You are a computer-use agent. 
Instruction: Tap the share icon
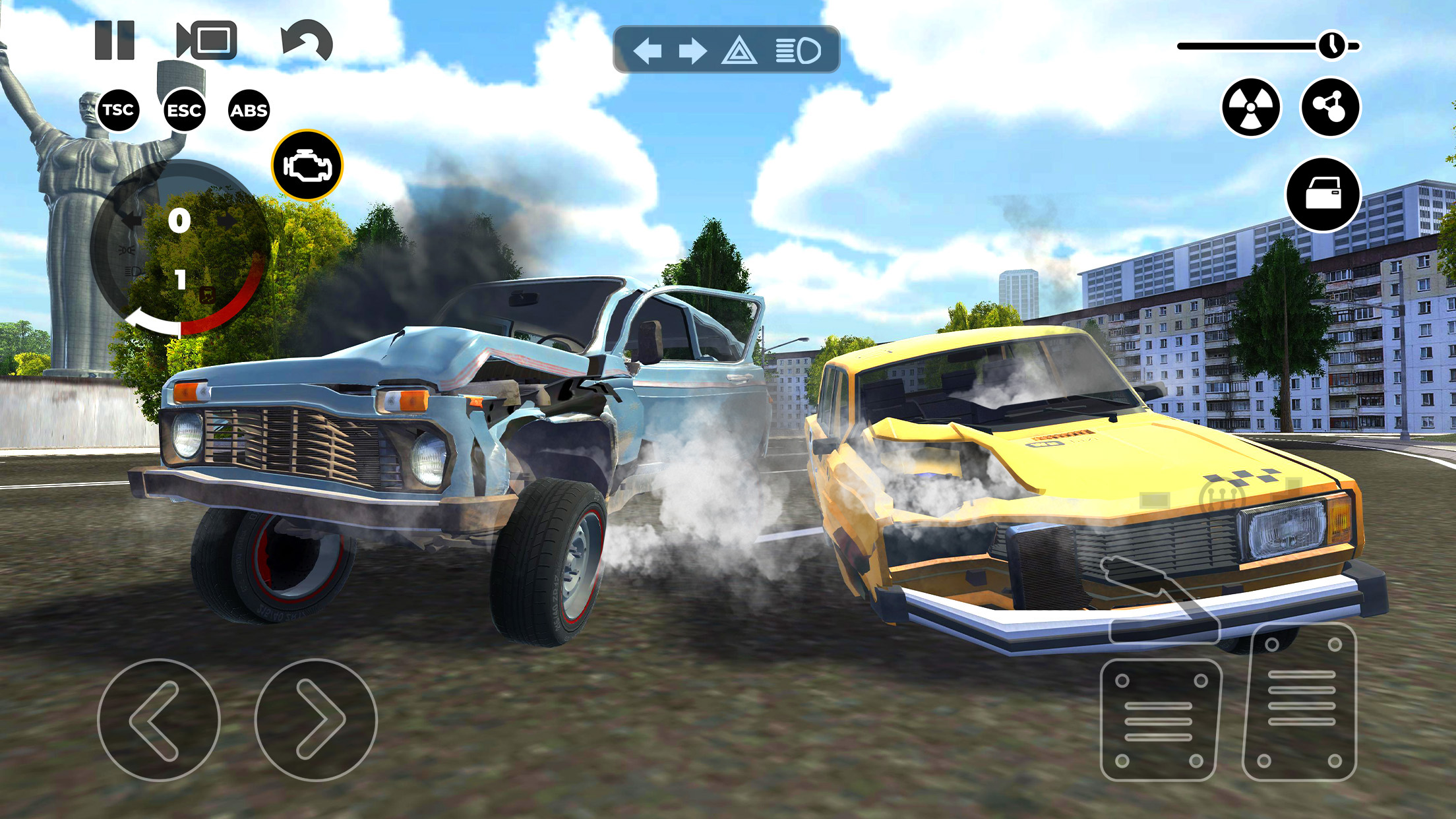click(x=1331, y=107)
